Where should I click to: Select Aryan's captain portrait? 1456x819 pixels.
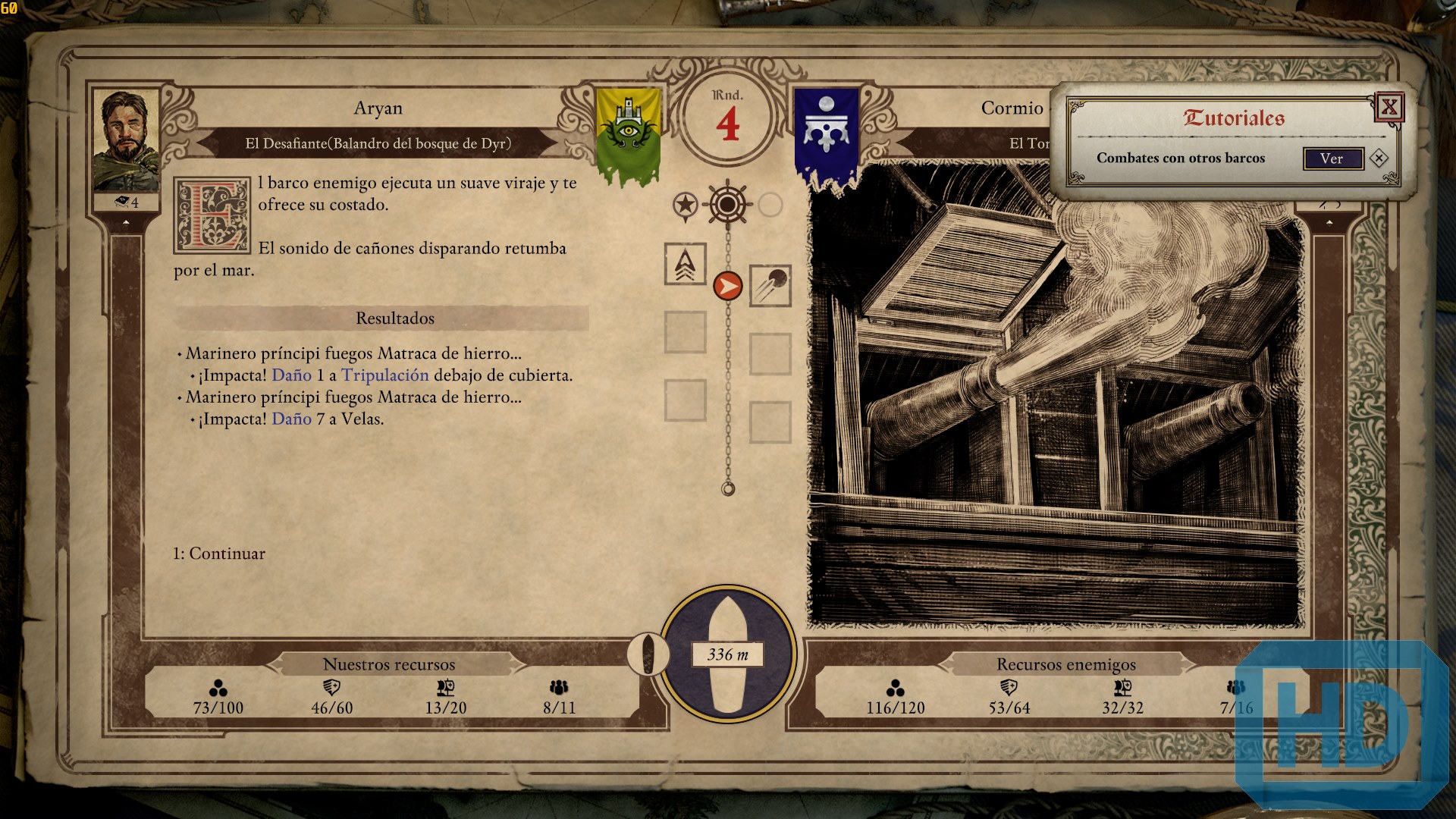(x=125, y=142)
